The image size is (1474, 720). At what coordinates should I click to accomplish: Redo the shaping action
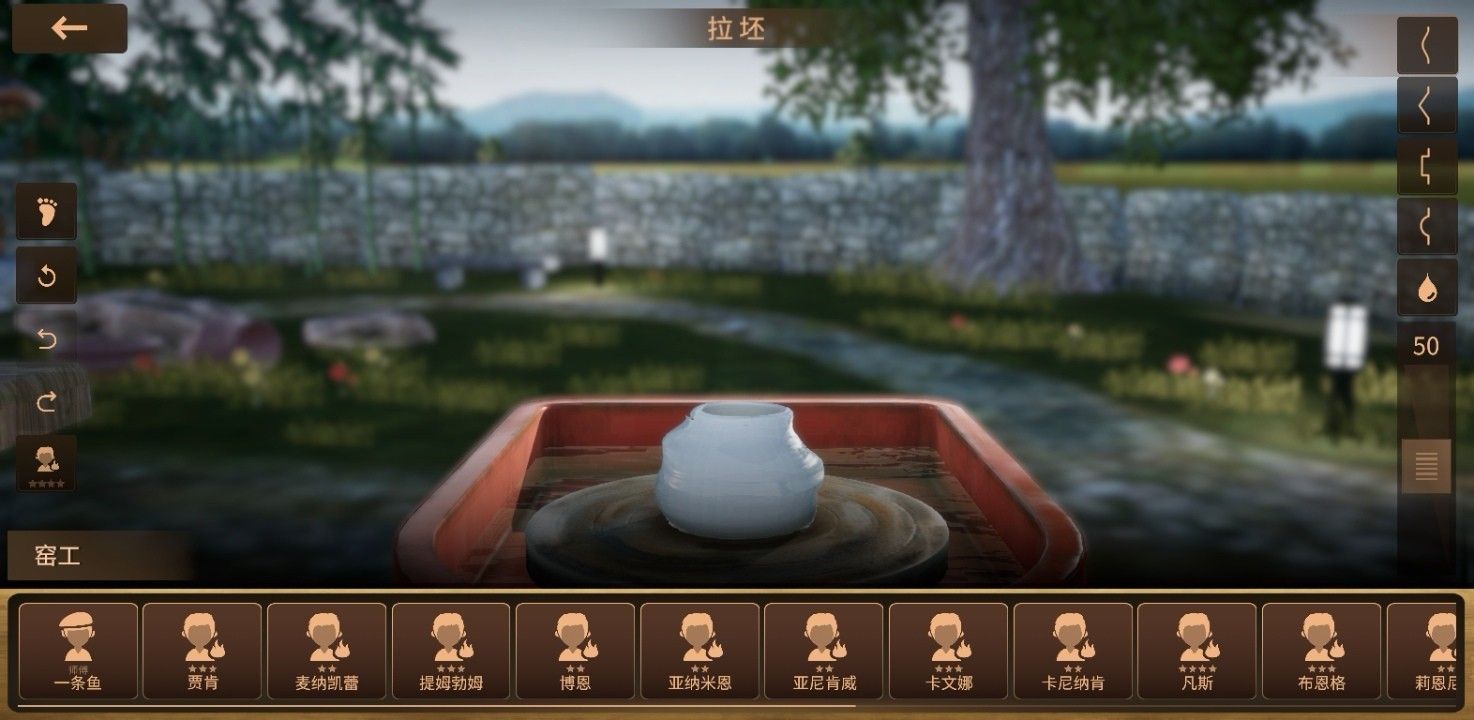coord(46,402)
